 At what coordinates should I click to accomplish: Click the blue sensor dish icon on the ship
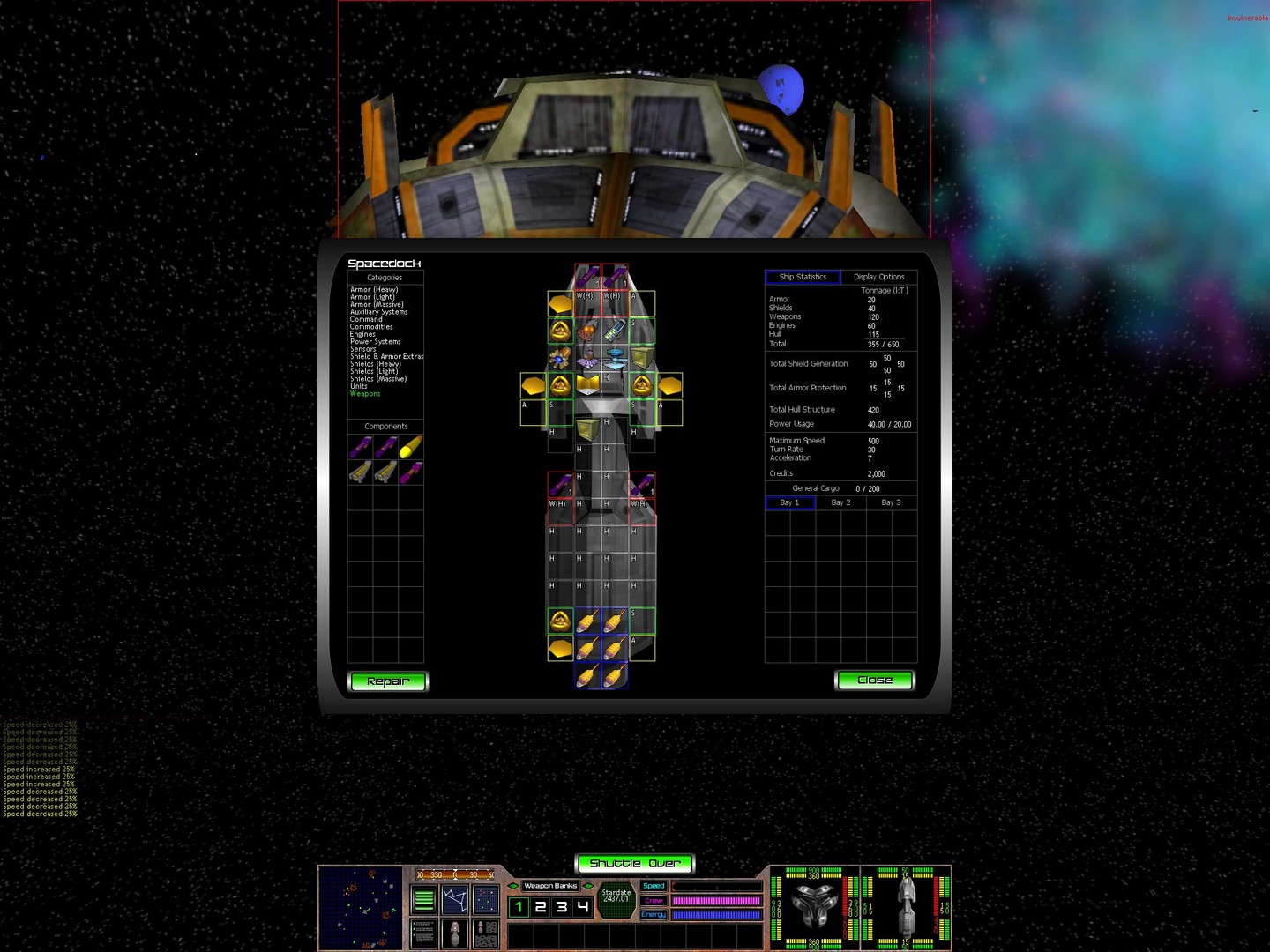tap(614, 359)
